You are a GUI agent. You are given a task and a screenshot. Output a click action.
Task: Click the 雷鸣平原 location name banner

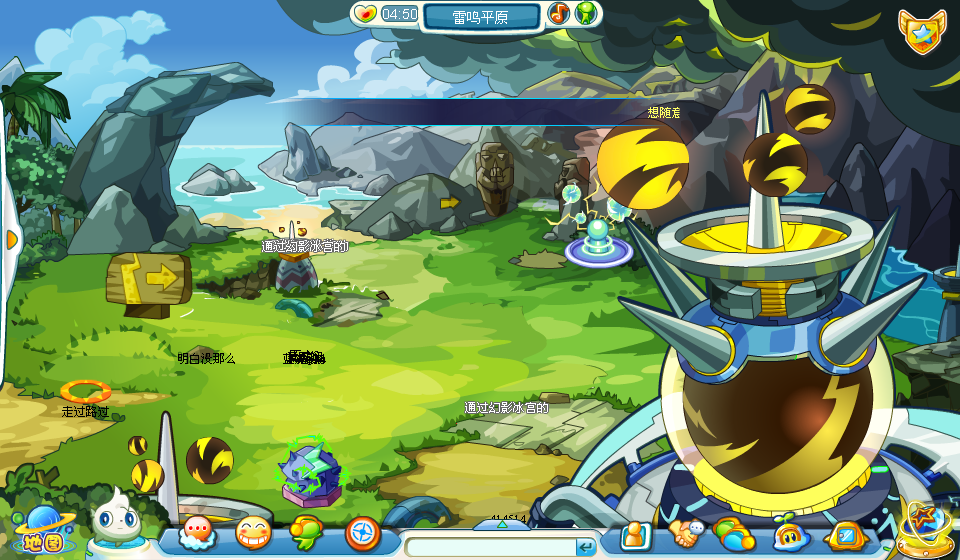point(481,17)
